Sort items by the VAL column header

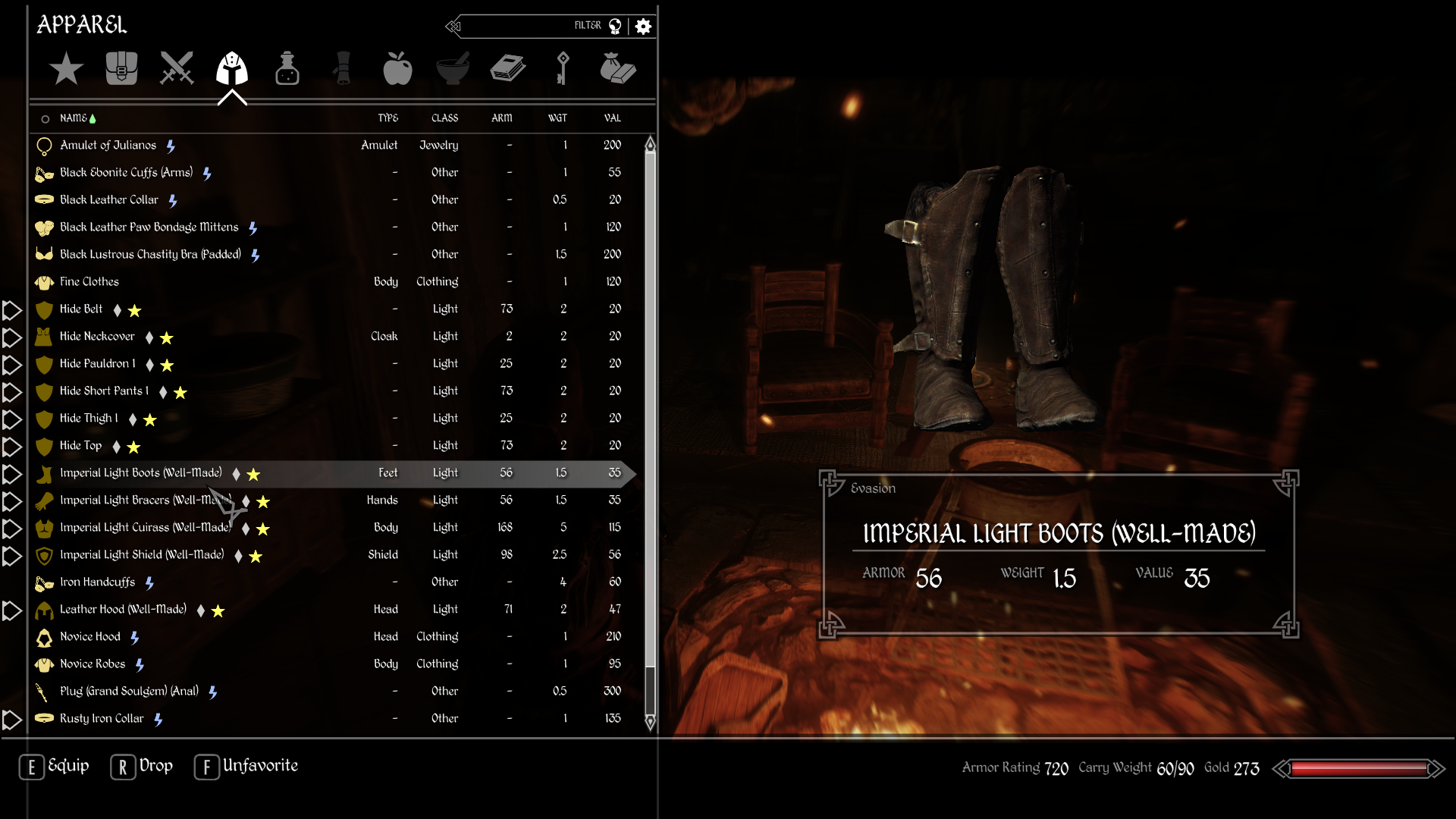click(x=611, y=118)
